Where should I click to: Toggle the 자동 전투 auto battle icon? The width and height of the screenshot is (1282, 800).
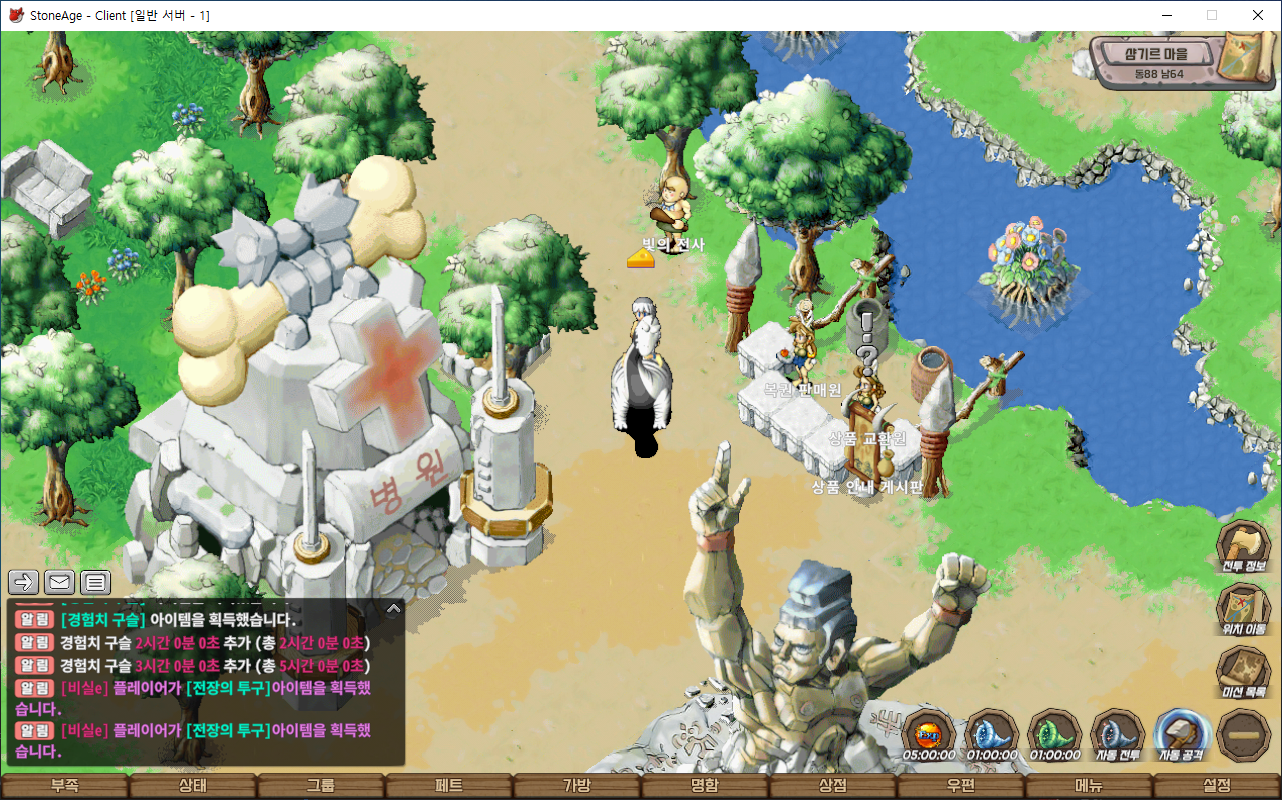[1116, 735]
